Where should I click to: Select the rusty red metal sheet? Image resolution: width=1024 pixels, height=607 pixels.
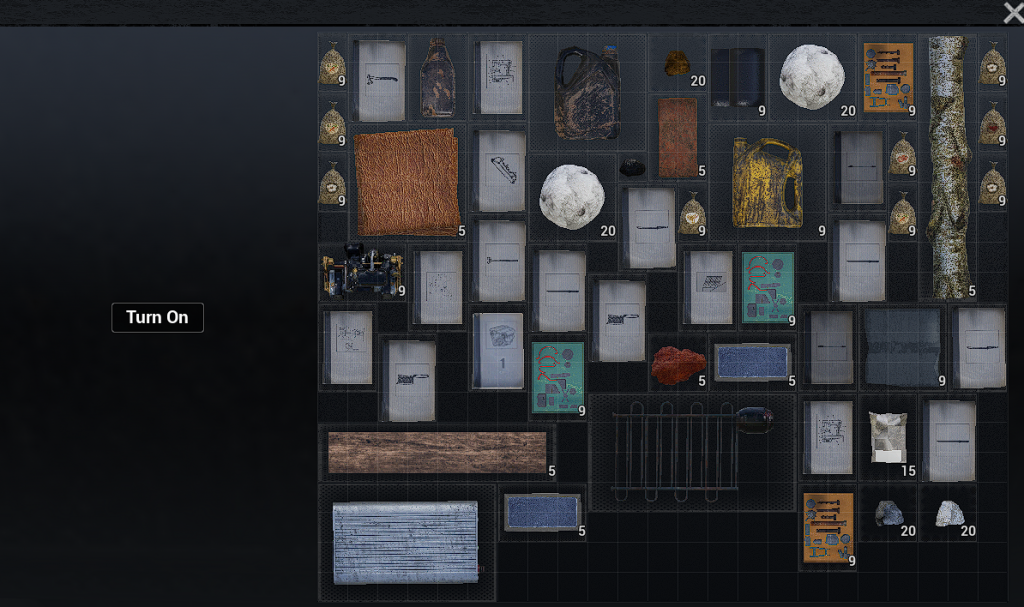(678, 137)
